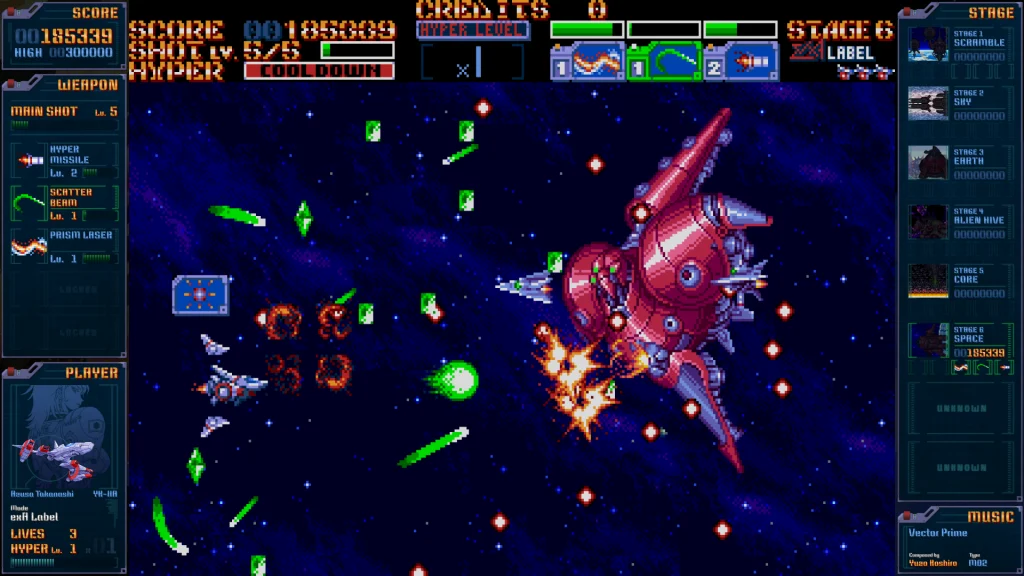
Task: Activate the top bar green scatter beam slot
Action: (x=663, y=62)
